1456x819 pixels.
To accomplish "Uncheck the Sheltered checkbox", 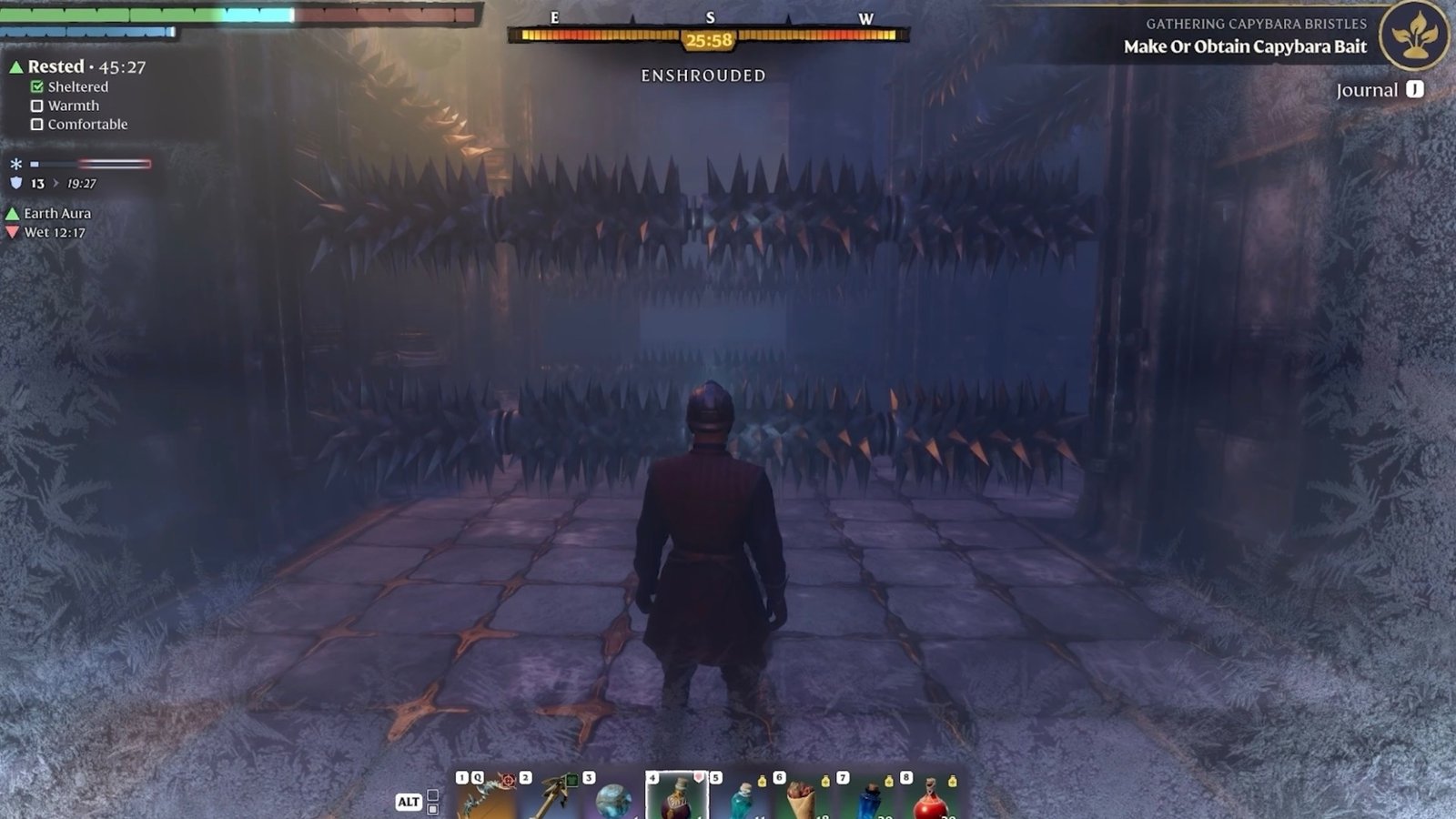I will 36,86.
